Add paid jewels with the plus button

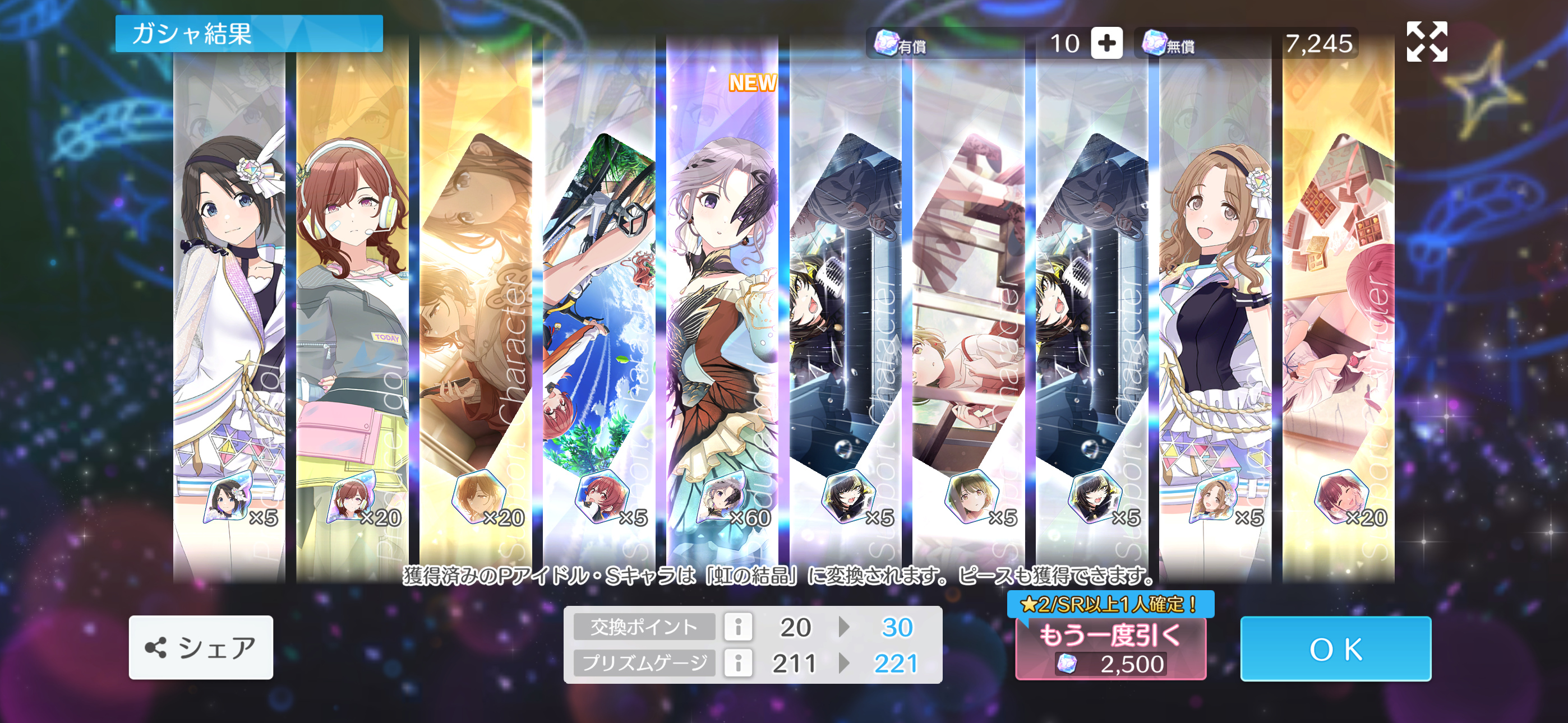click(1106, 43)
